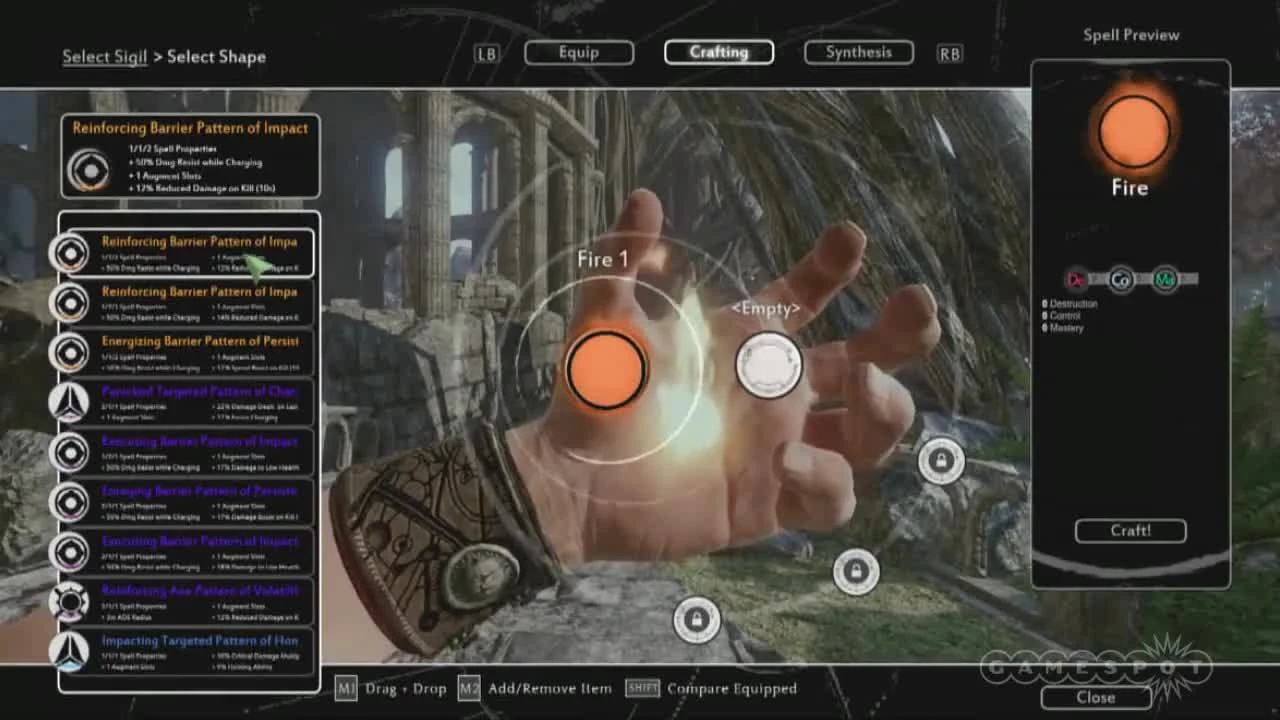Click the lowest locked augment slot

click(697, 620)
